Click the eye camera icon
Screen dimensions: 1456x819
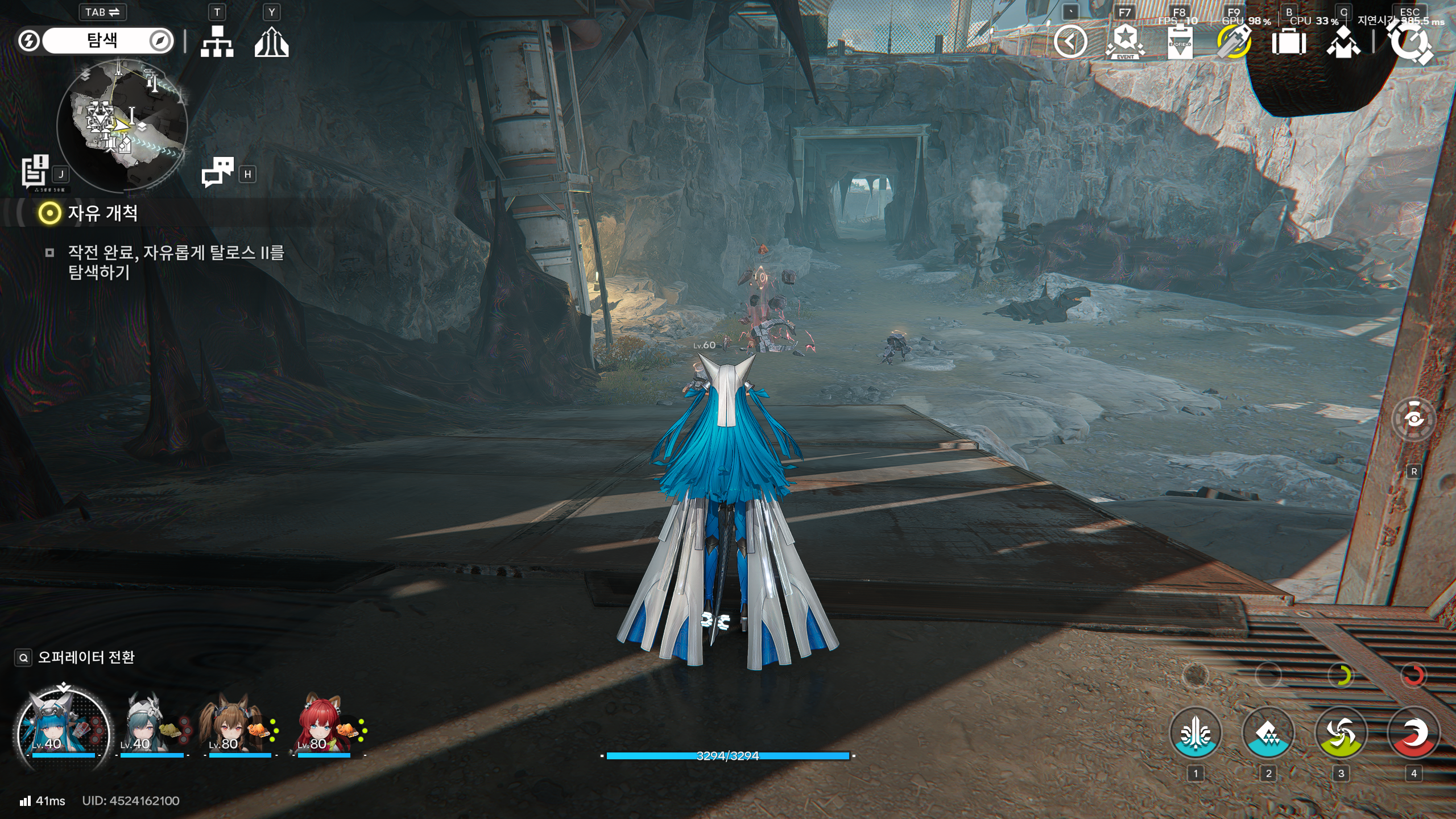[x=1413, y=419]
